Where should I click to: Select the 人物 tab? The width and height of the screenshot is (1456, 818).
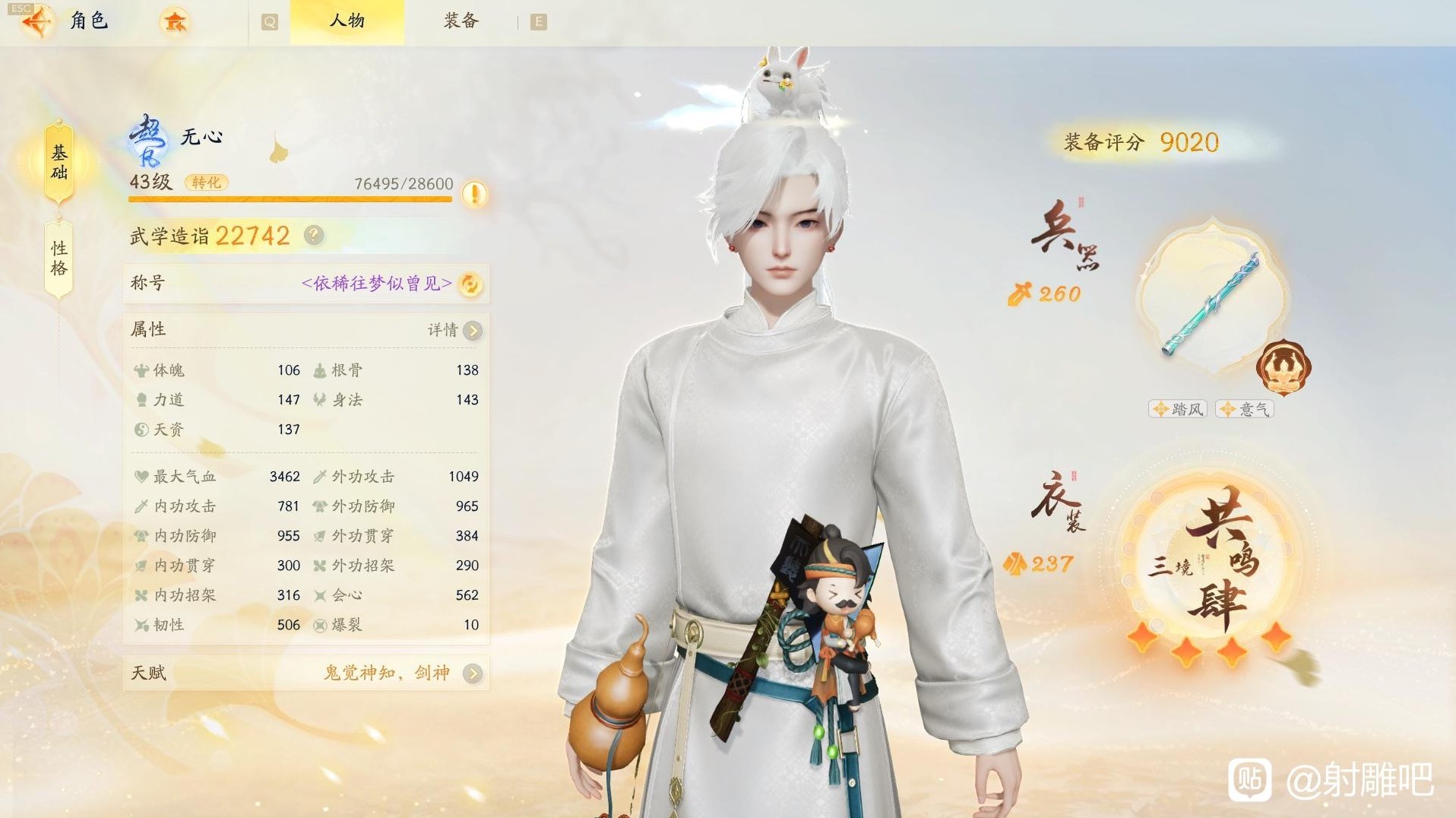pos(347,21)
